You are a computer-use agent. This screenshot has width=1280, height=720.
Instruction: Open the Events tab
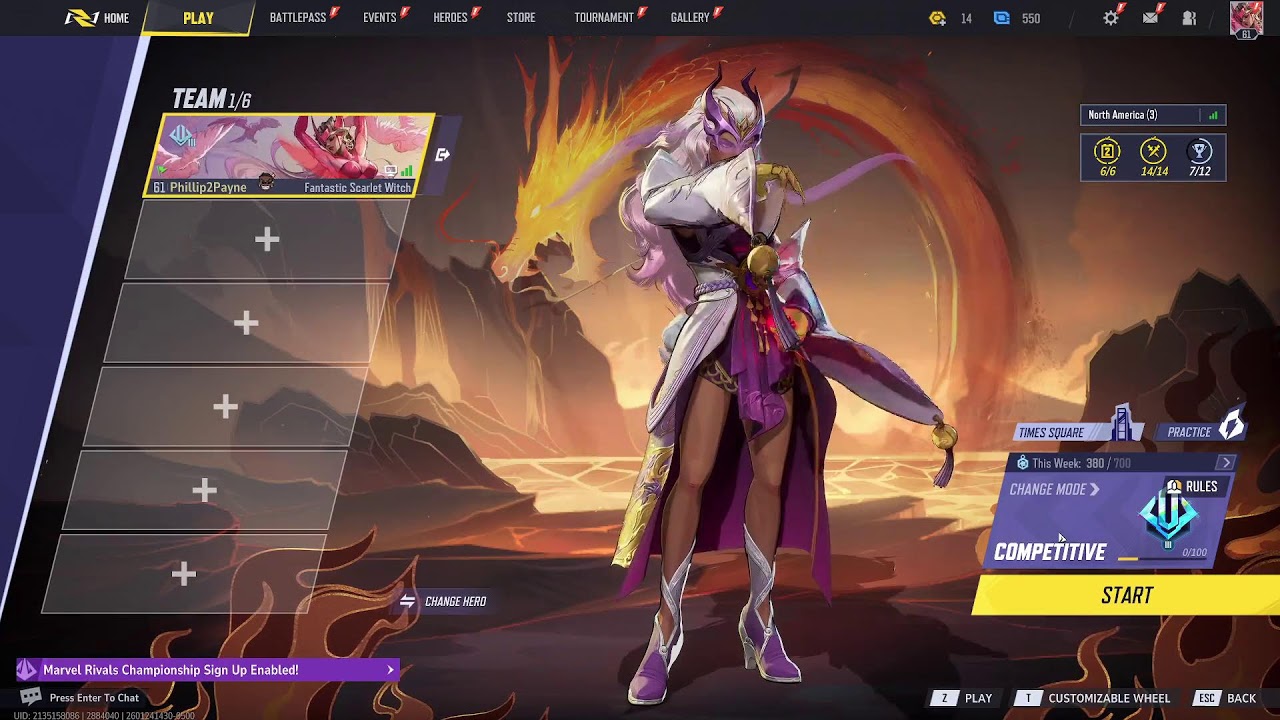(379, 18)
